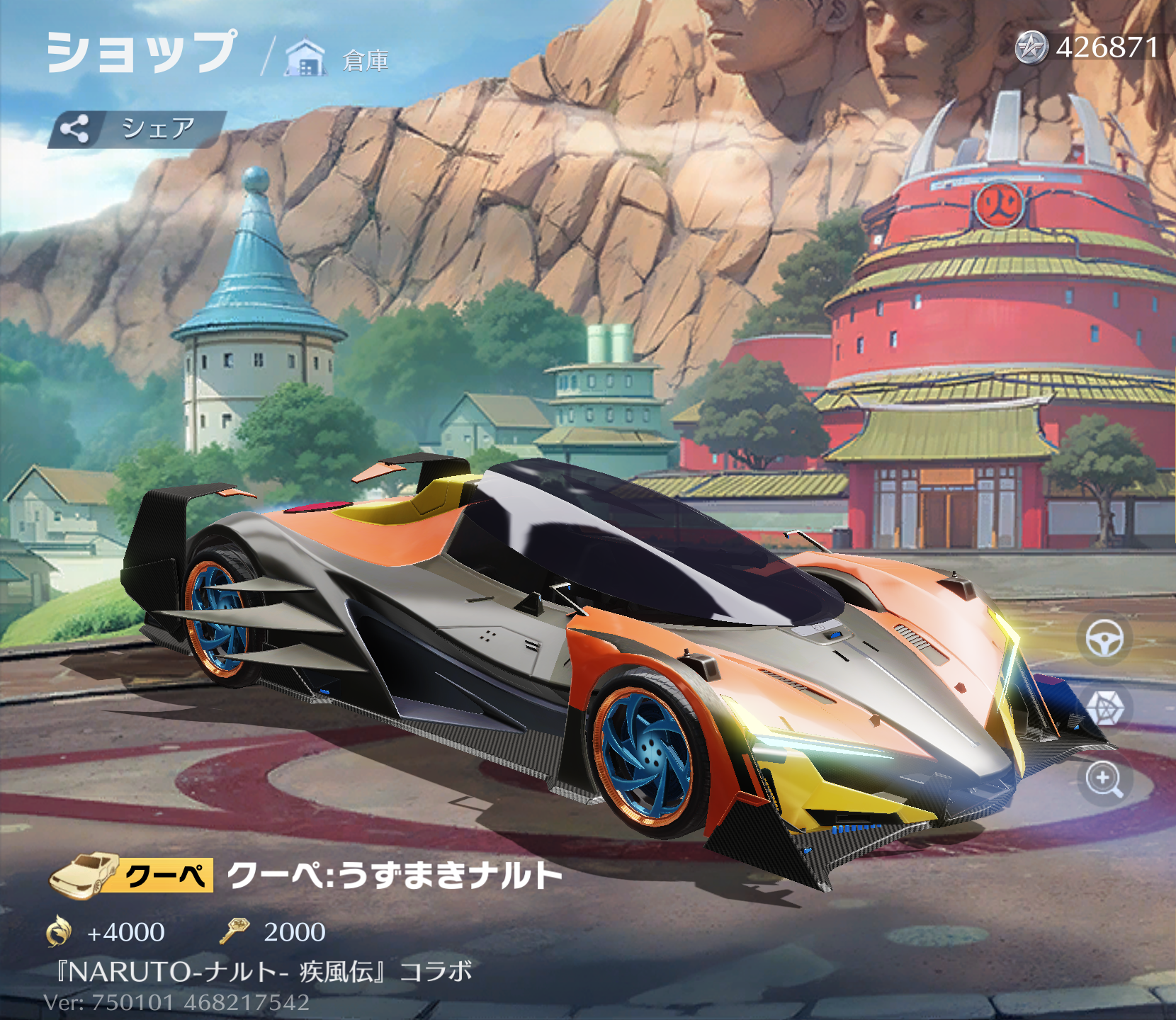Click the gold key price 2000
1176x1020 pixels.
coord(273,931)
